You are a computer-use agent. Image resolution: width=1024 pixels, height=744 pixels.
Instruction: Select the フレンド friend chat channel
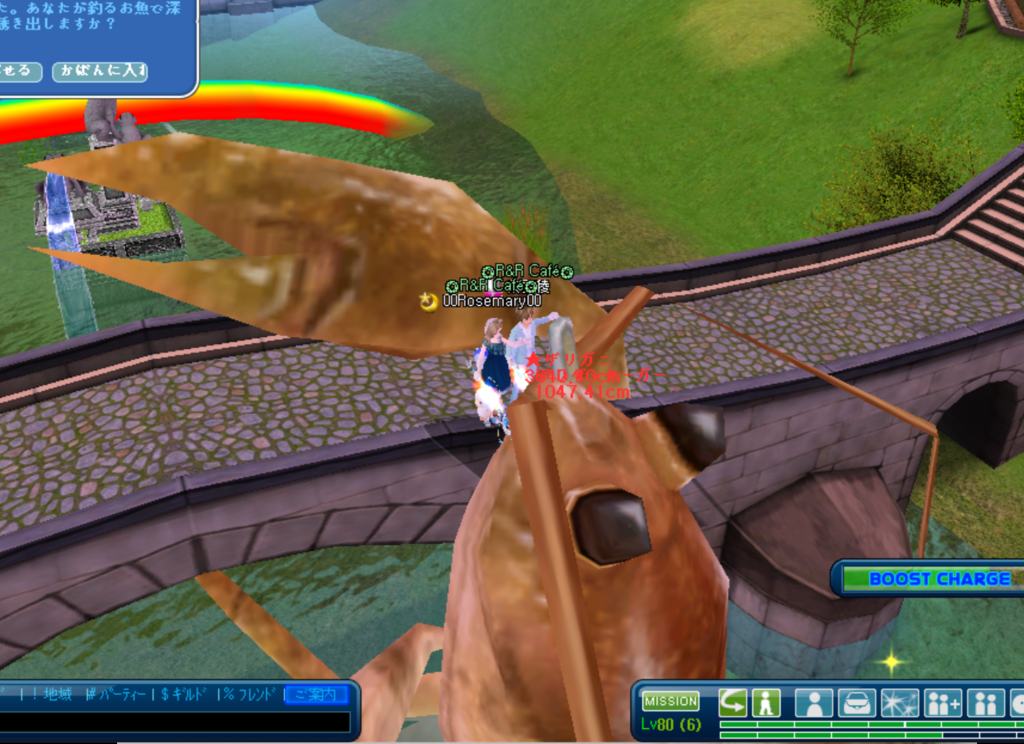click(250, 694)
